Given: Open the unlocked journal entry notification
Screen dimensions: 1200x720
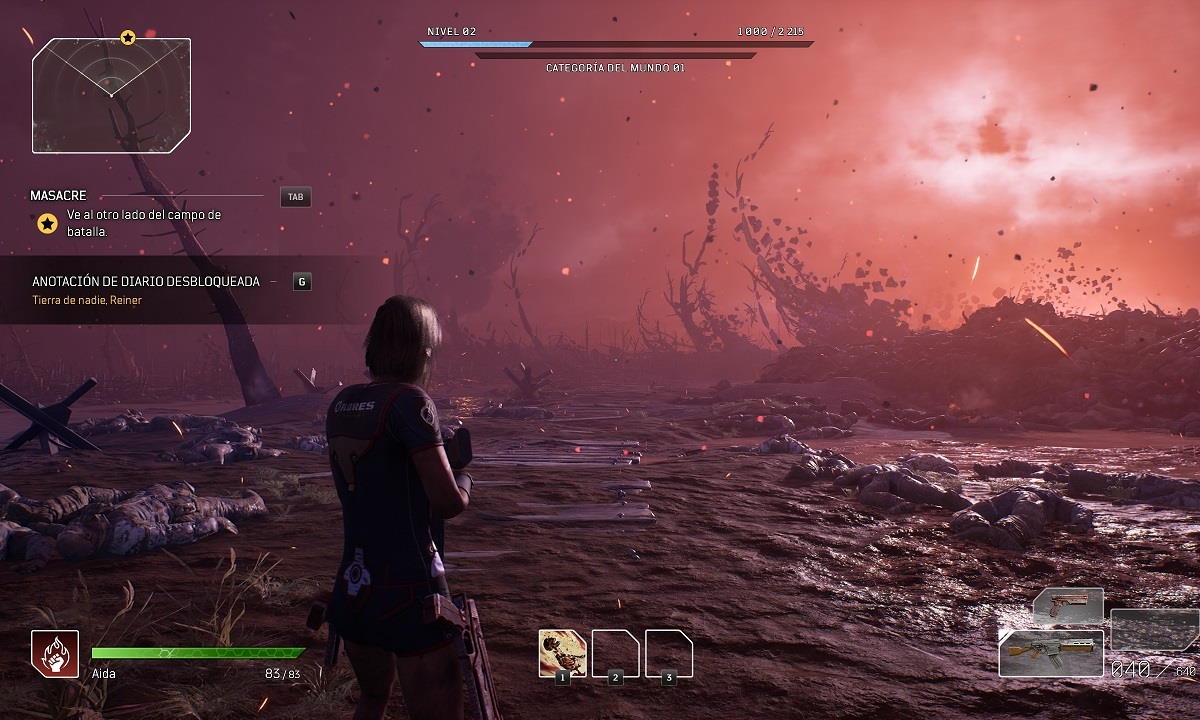Looking at the screenshot, I should click(x=146, y=281).
